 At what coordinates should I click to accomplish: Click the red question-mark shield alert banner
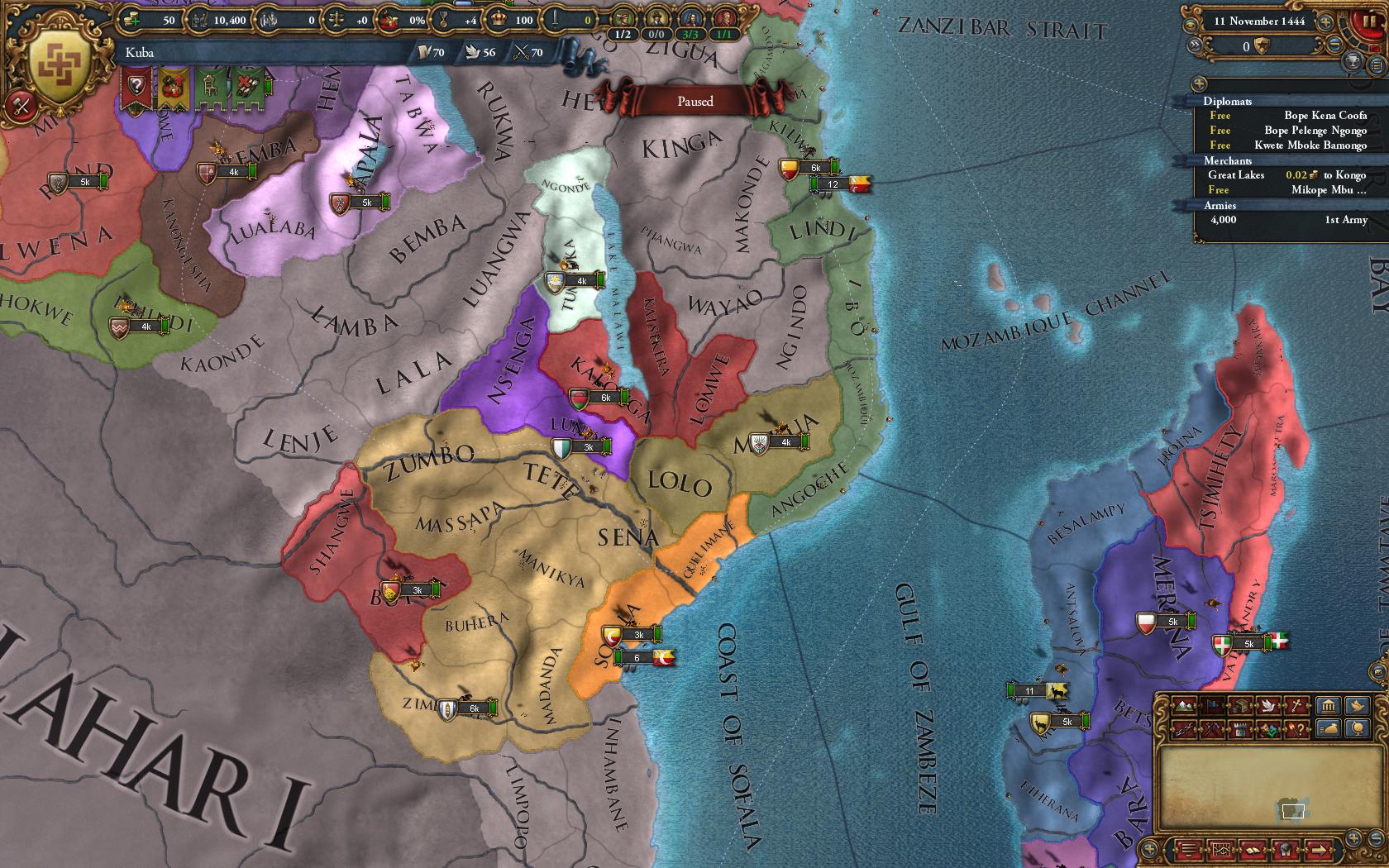(136, 86)
